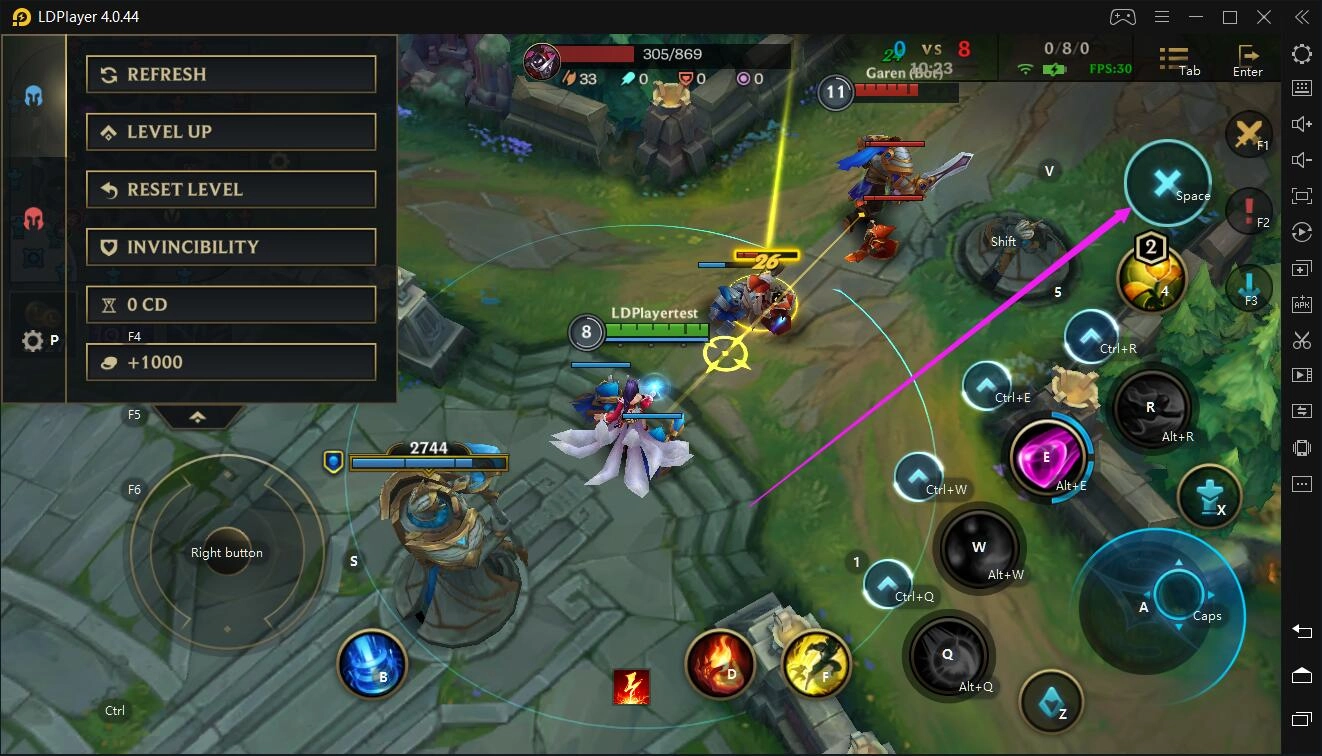Viewport: 1322px width, 756px height.
Task: Open the keyboard mapping settings in sidebar
Action: pos(1301,88)
